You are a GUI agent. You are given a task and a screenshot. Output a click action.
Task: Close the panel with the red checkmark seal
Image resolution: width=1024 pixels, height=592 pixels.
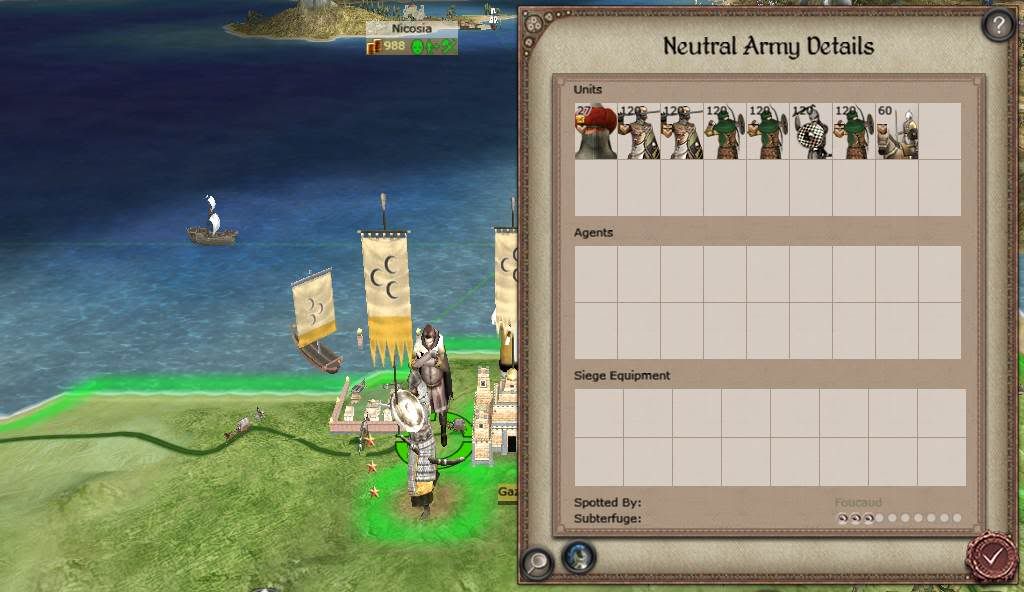[x=992, y=556]
